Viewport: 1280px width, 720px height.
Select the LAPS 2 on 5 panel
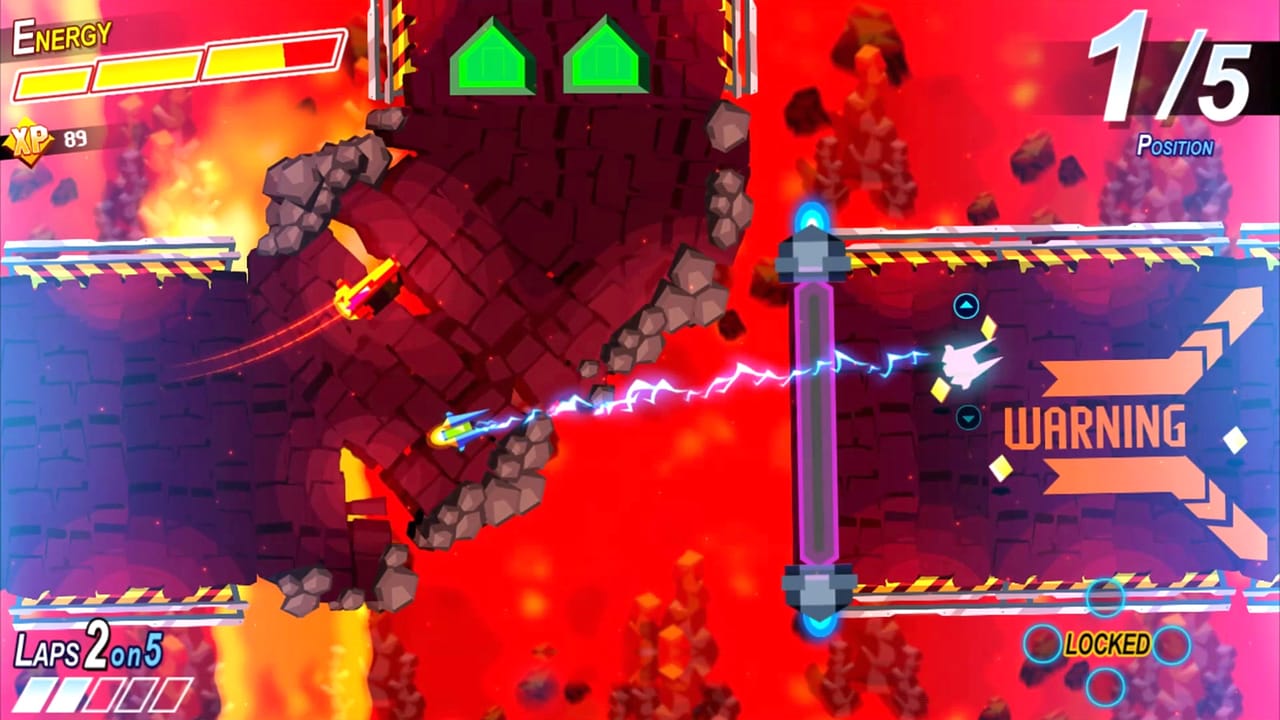(x=85, y=649)
